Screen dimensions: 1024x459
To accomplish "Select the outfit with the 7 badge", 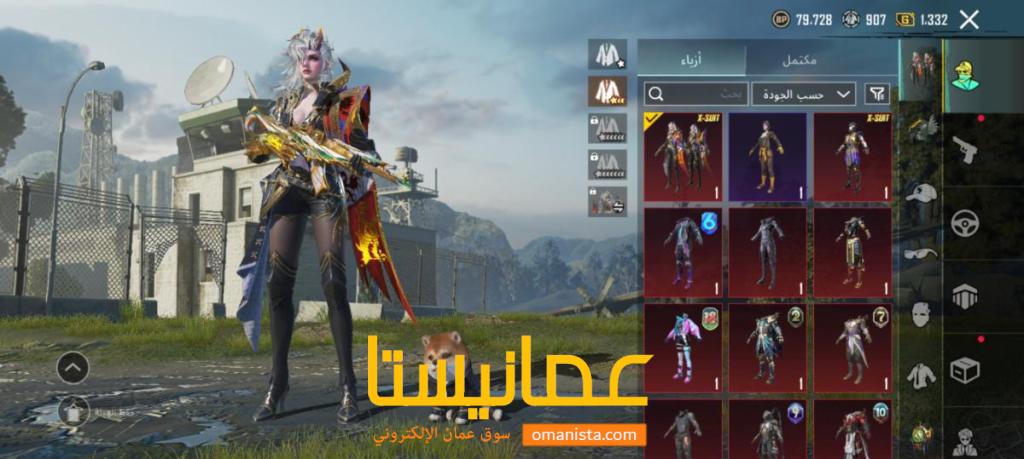I will pyautogui.click(x=852, y=346).
